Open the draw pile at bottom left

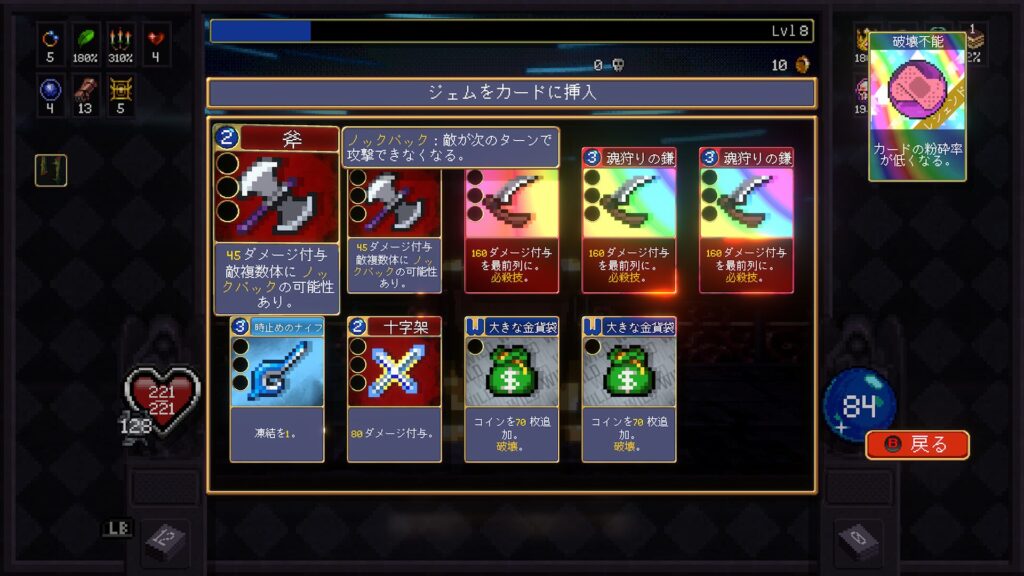click(163, 541)
